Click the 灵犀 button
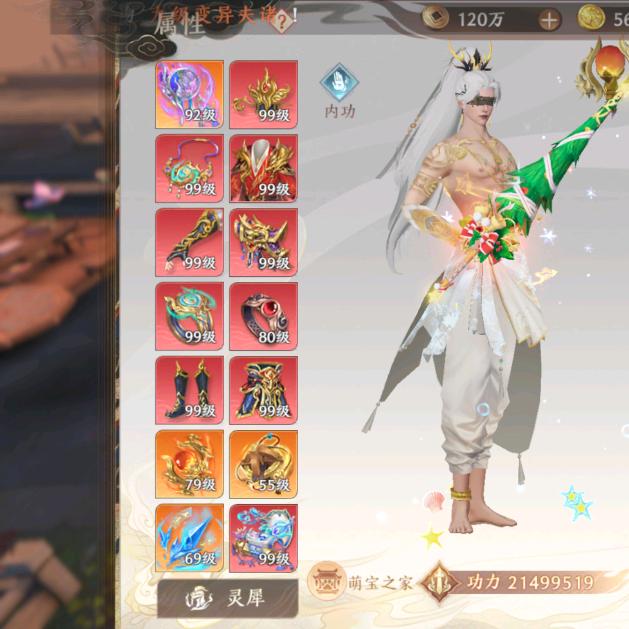Image resolution: width=629 pixels, height=629 pixels. 228,598
